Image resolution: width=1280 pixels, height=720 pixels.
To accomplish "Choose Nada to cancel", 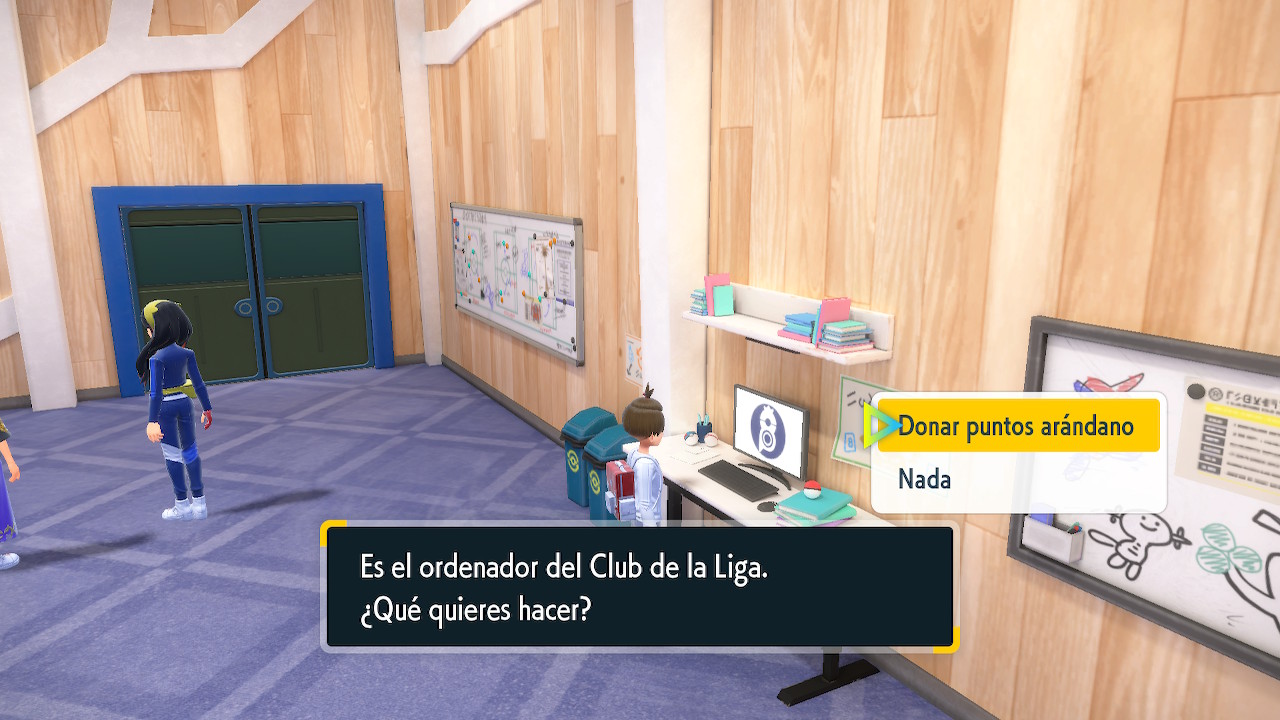I will pos(925,480).
